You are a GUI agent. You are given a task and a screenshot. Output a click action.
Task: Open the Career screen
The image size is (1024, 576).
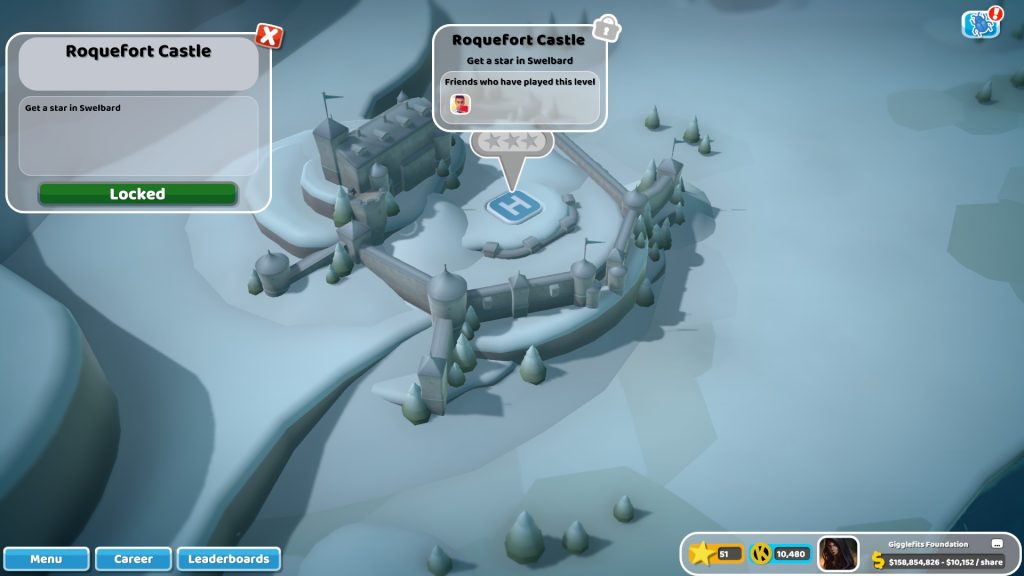133,559
